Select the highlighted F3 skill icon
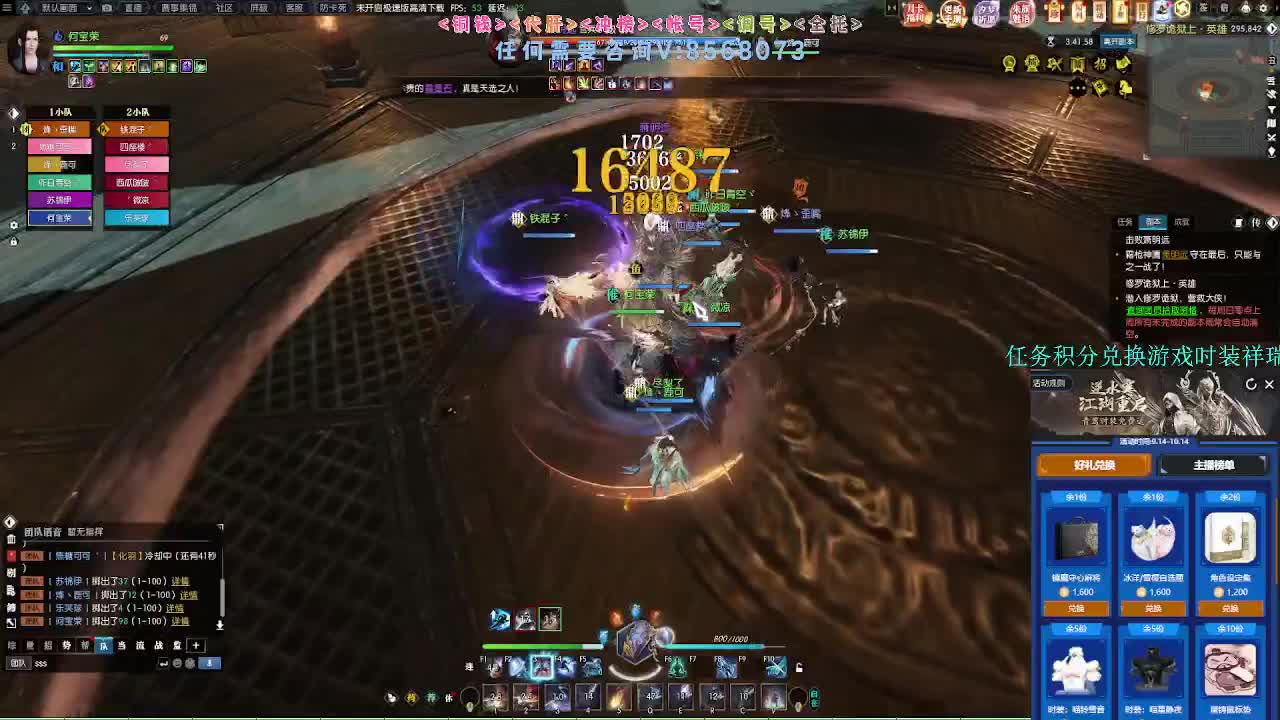The width and height of the screenshot is (1280, 720). pyautogui.click(x=542, y=667)
